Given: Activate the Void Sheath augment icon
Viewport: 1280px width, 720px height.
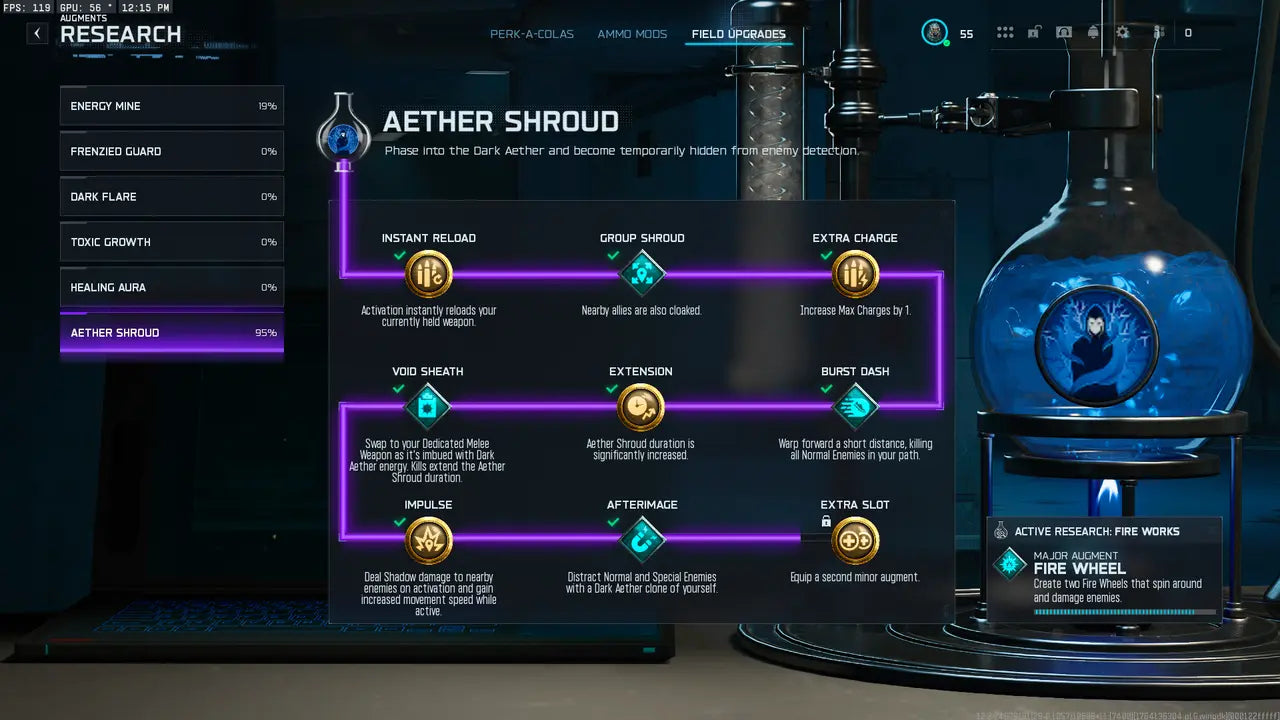Looking at the screenshot, I should [428, 407].
